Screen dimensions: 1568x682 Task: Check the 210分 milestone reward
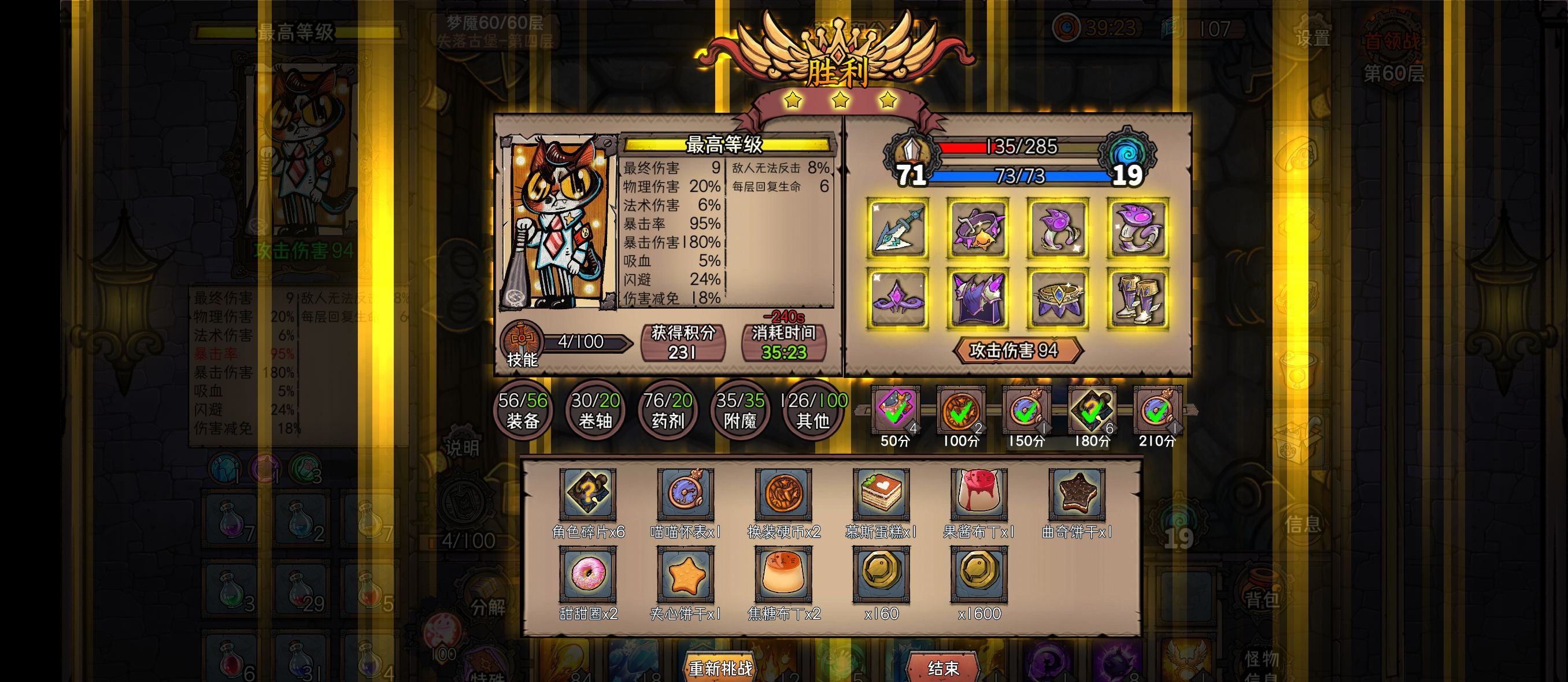[1157, 410]
